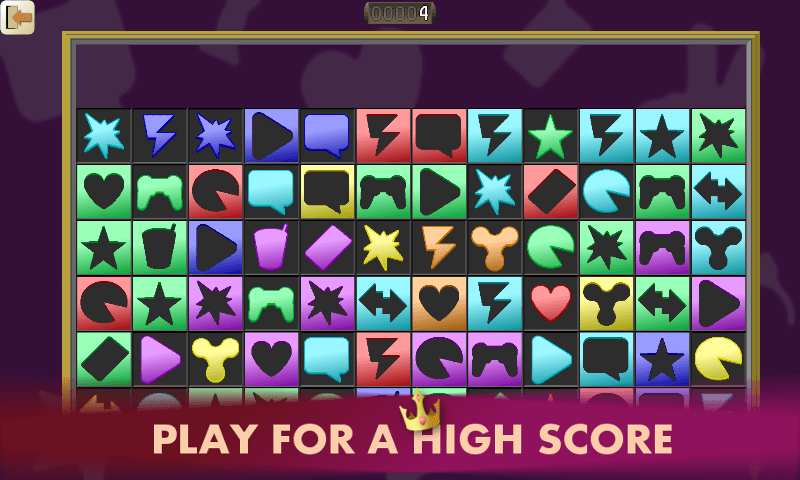
Task: Pick the green star tile
Action: (551, 135)
